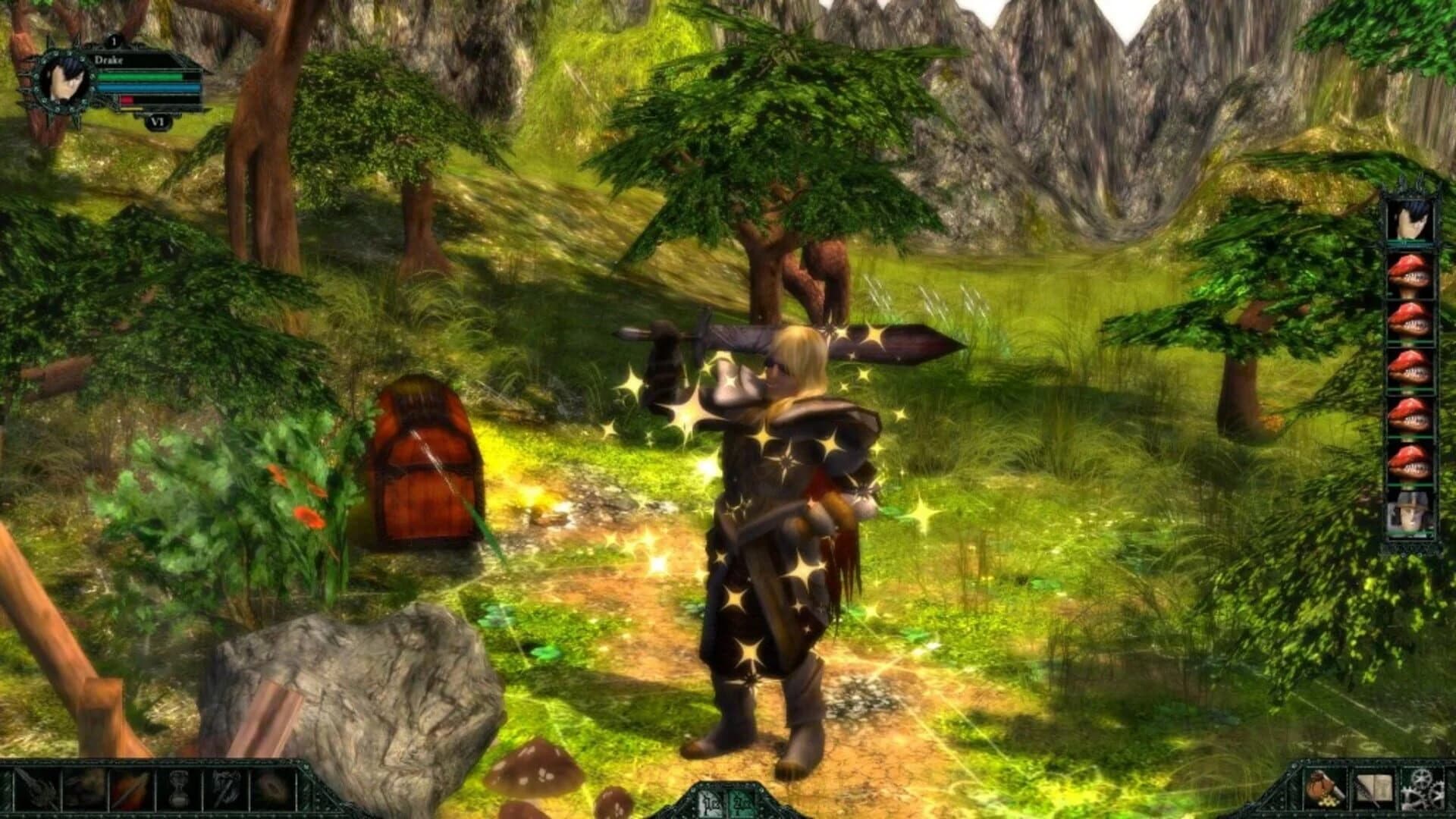
Task: Activate the hourglass ability icon
Action: point(178,791)
